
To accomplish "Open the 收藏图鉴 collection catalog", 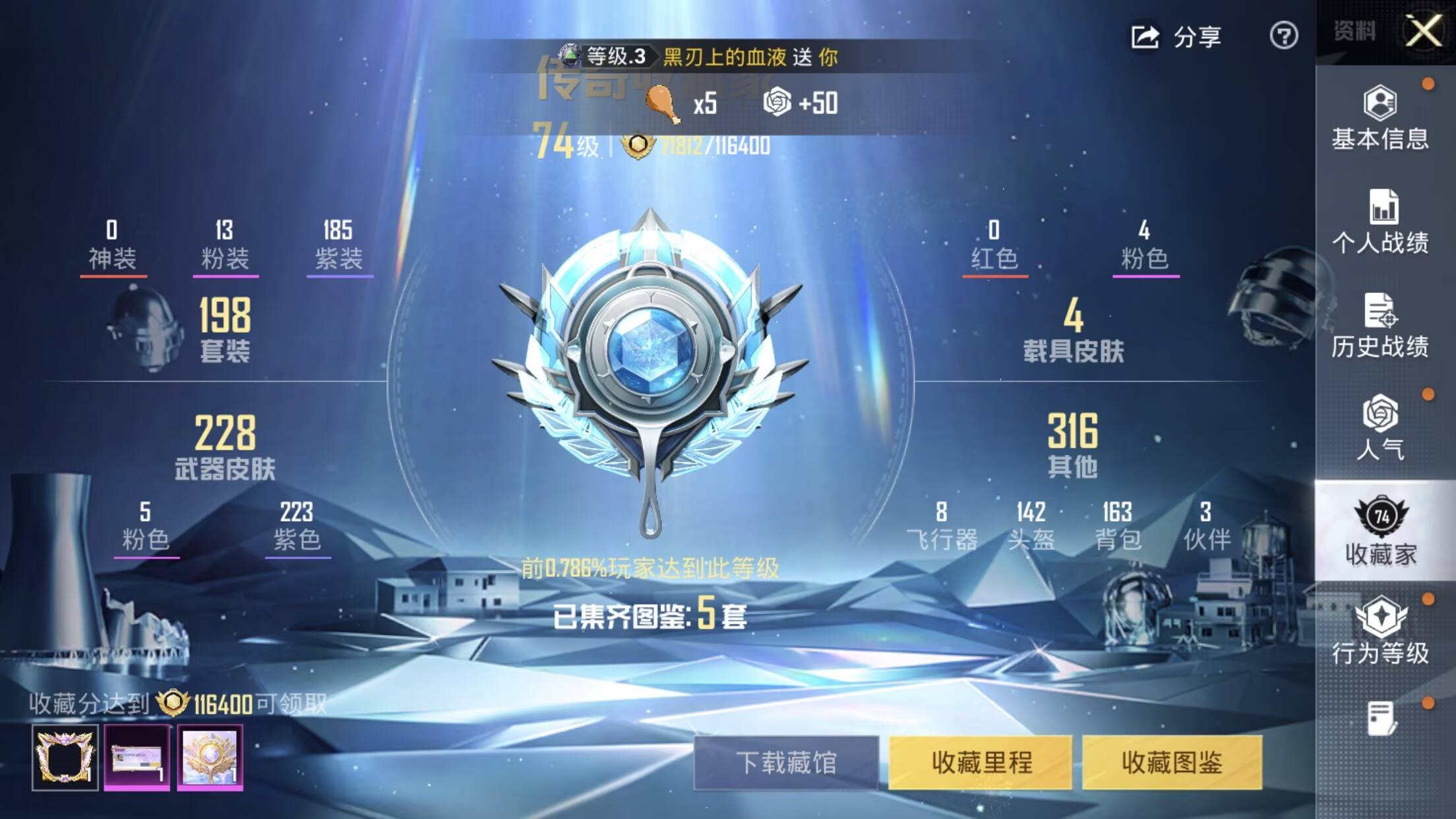I will click(1172, 763).
